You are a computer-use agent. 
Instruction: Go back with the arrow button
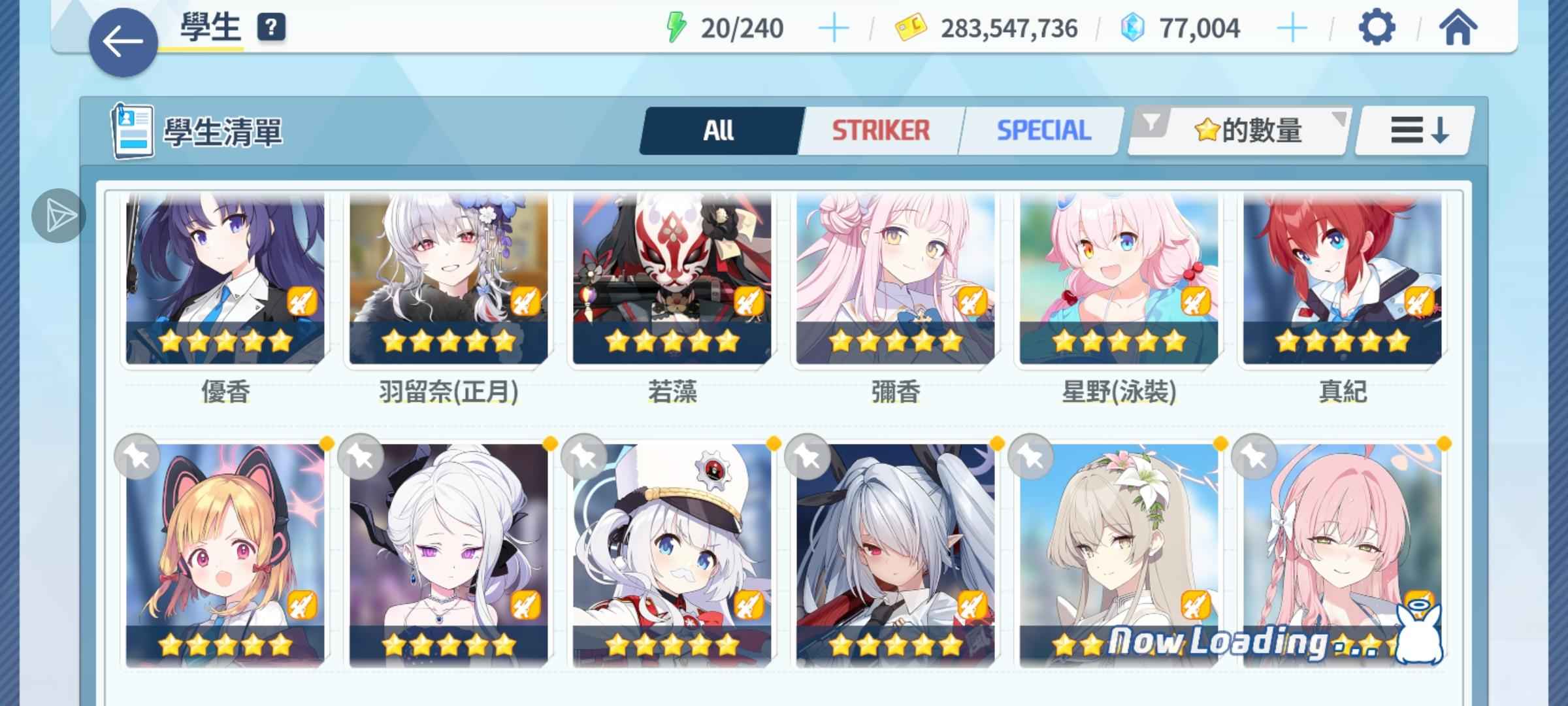pos(123,42)
